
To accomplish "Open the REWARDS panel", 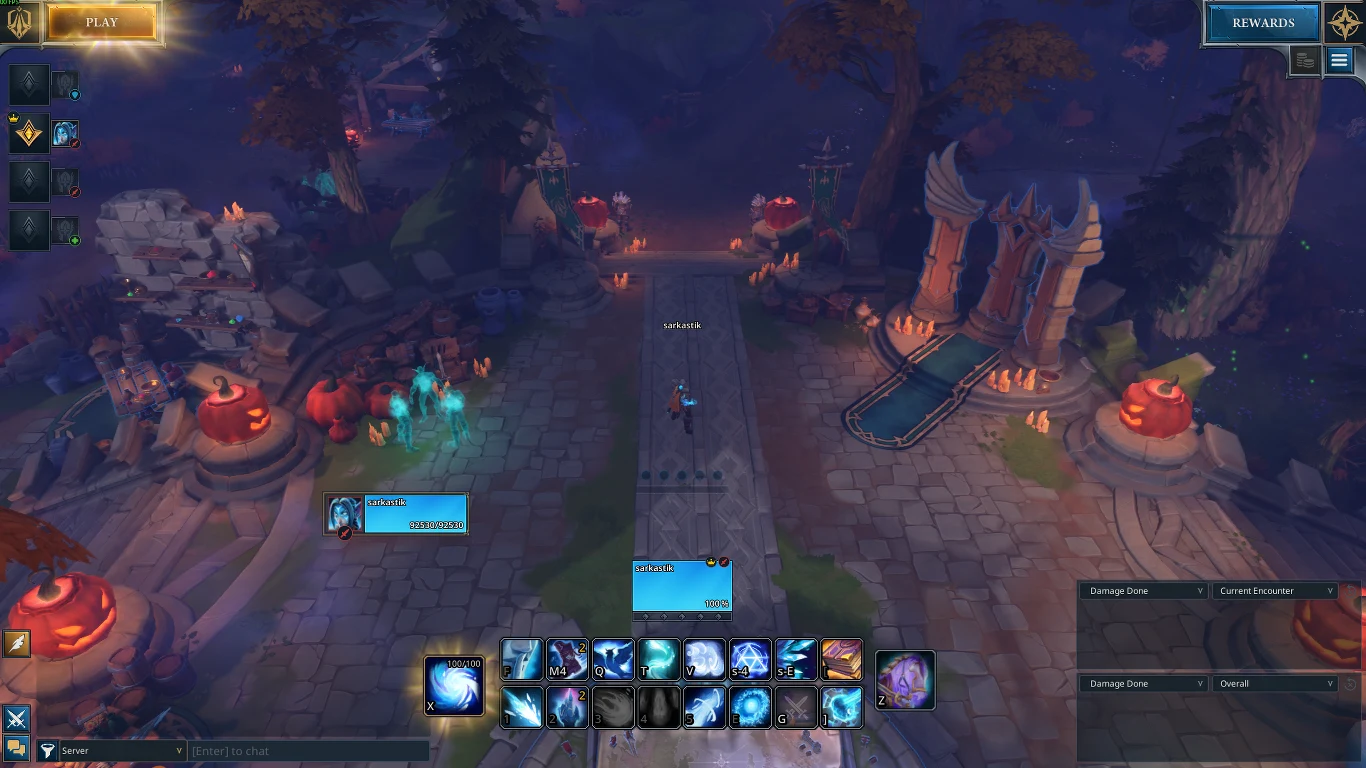I will coord(1263,23).
